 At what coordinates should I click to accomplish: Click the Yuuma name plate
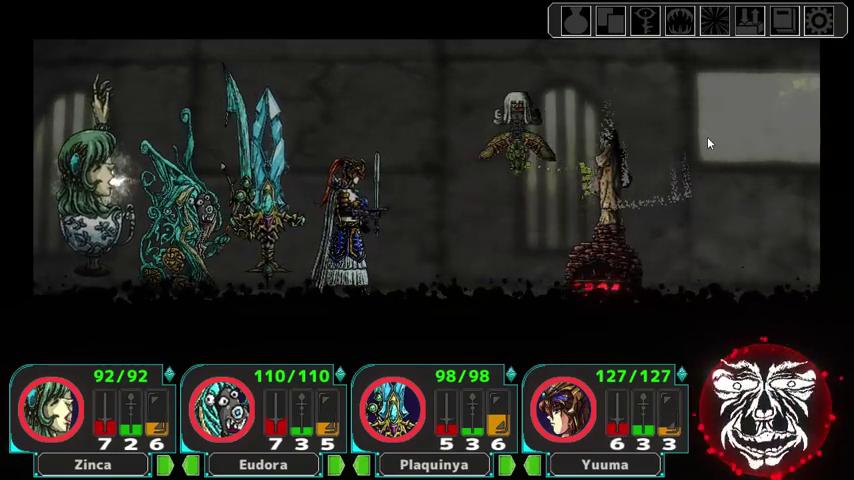click(605, 465)
